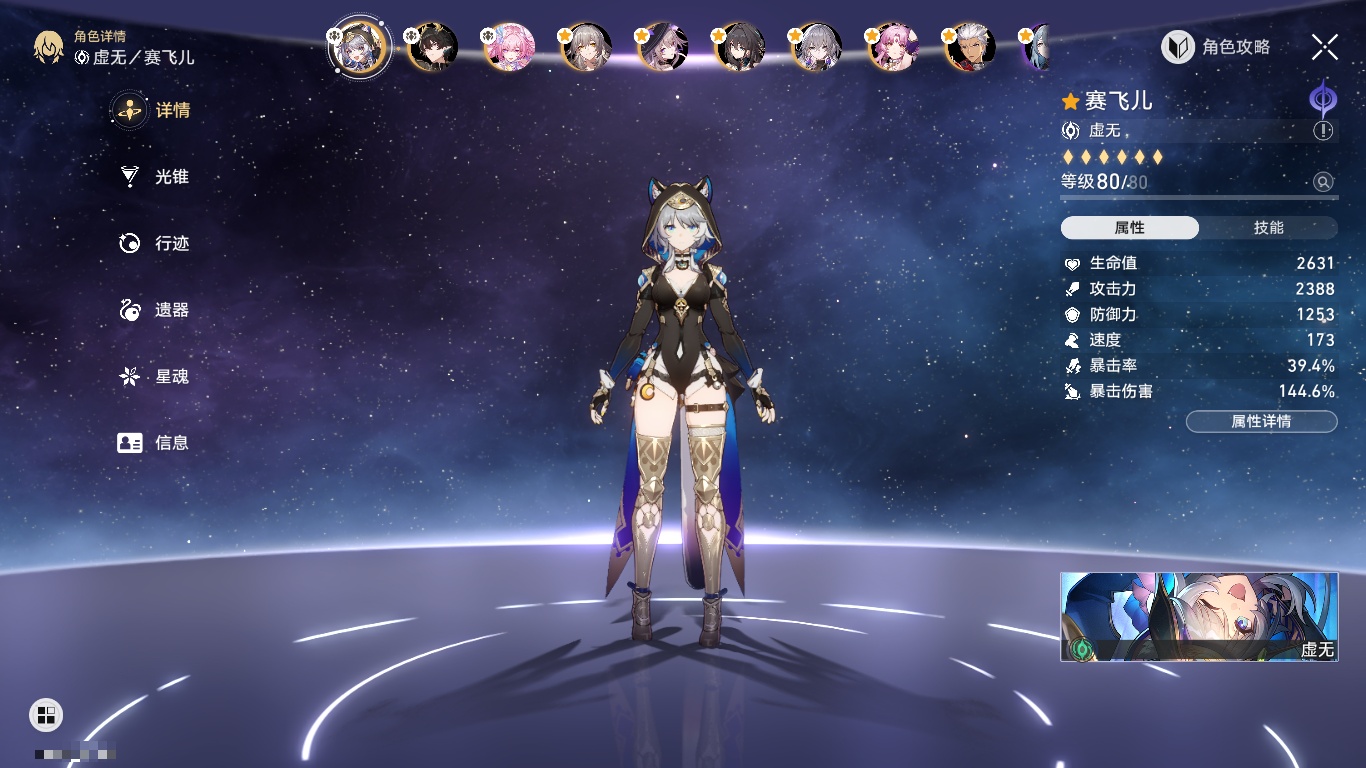Select the currently highlighted 赛飞儿 portrait
Viewport: 1366px width, 768px height.
[359, 45]
